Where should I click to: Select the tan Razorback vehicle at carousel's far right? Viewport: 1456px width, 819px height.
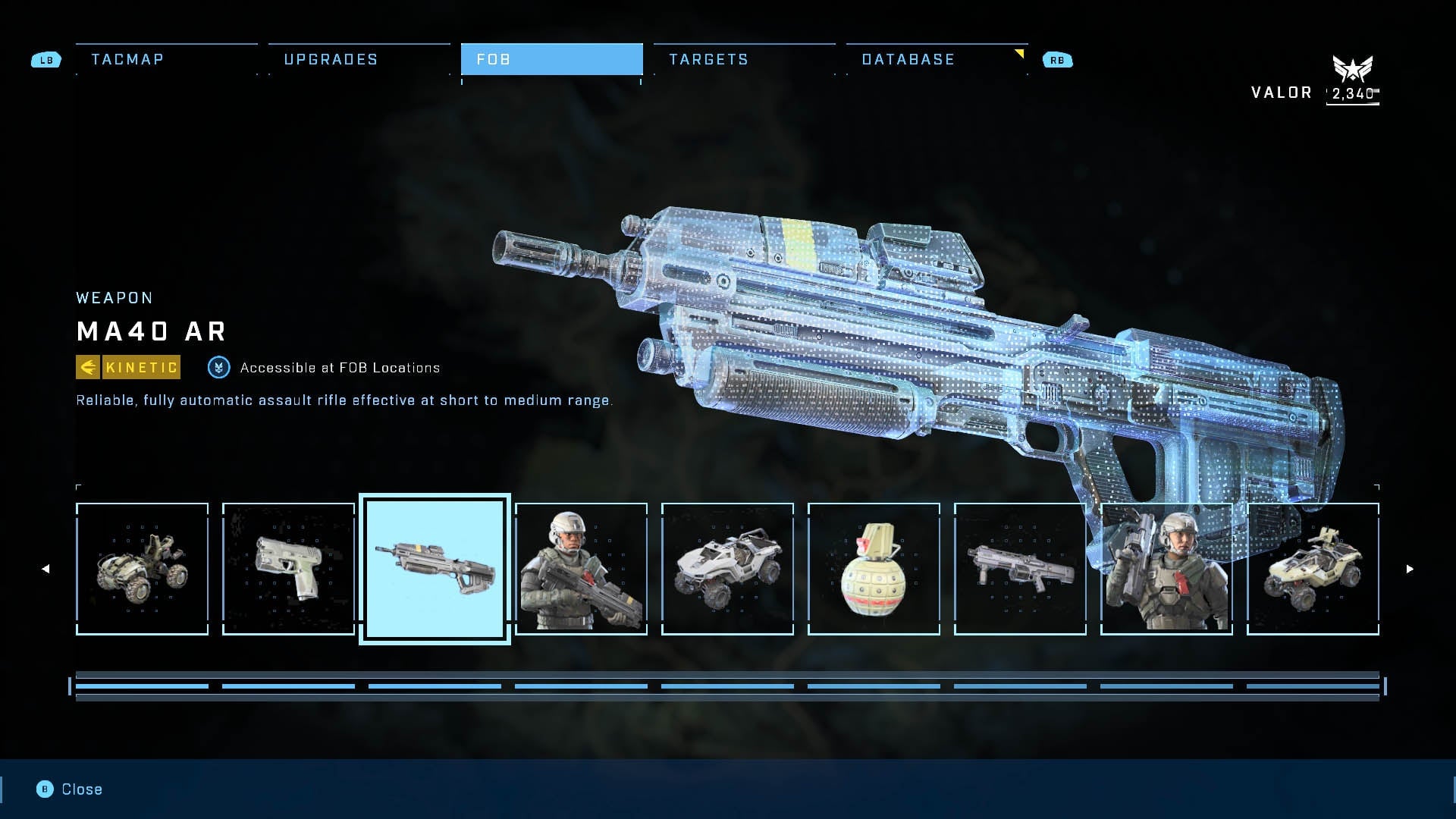pyautogui.click(x=1313, y=569)
